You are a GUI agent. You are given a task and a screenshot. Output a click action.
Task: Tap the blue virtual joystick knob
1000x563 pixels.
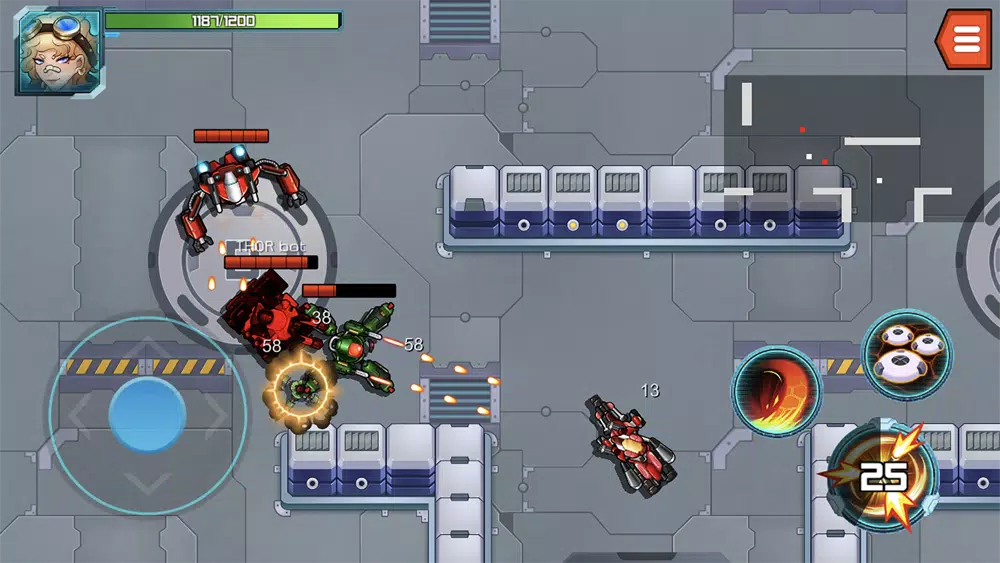tap(147, 415)
